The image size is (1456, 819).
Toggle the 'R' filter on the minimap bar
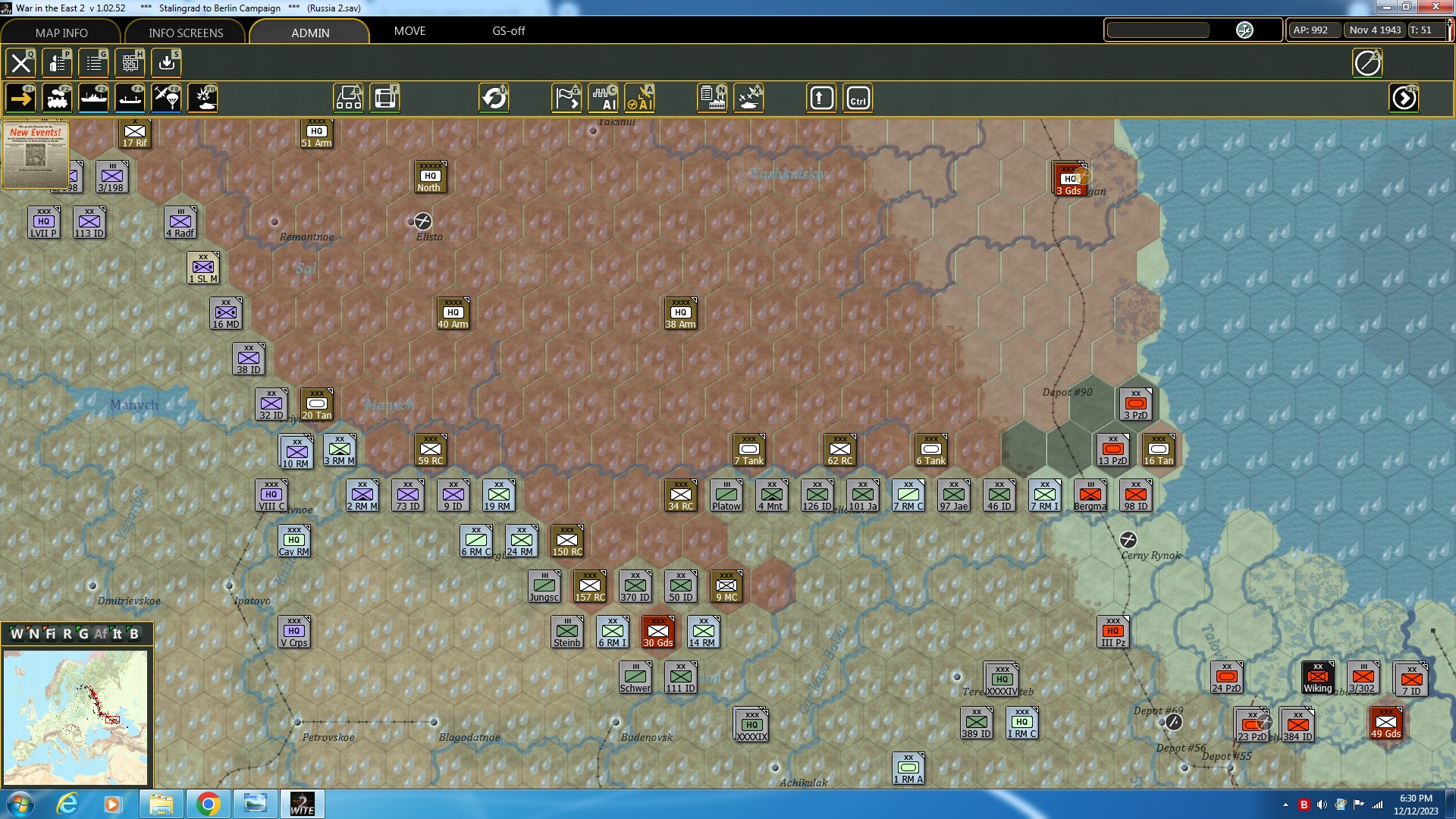pos(67,635)
